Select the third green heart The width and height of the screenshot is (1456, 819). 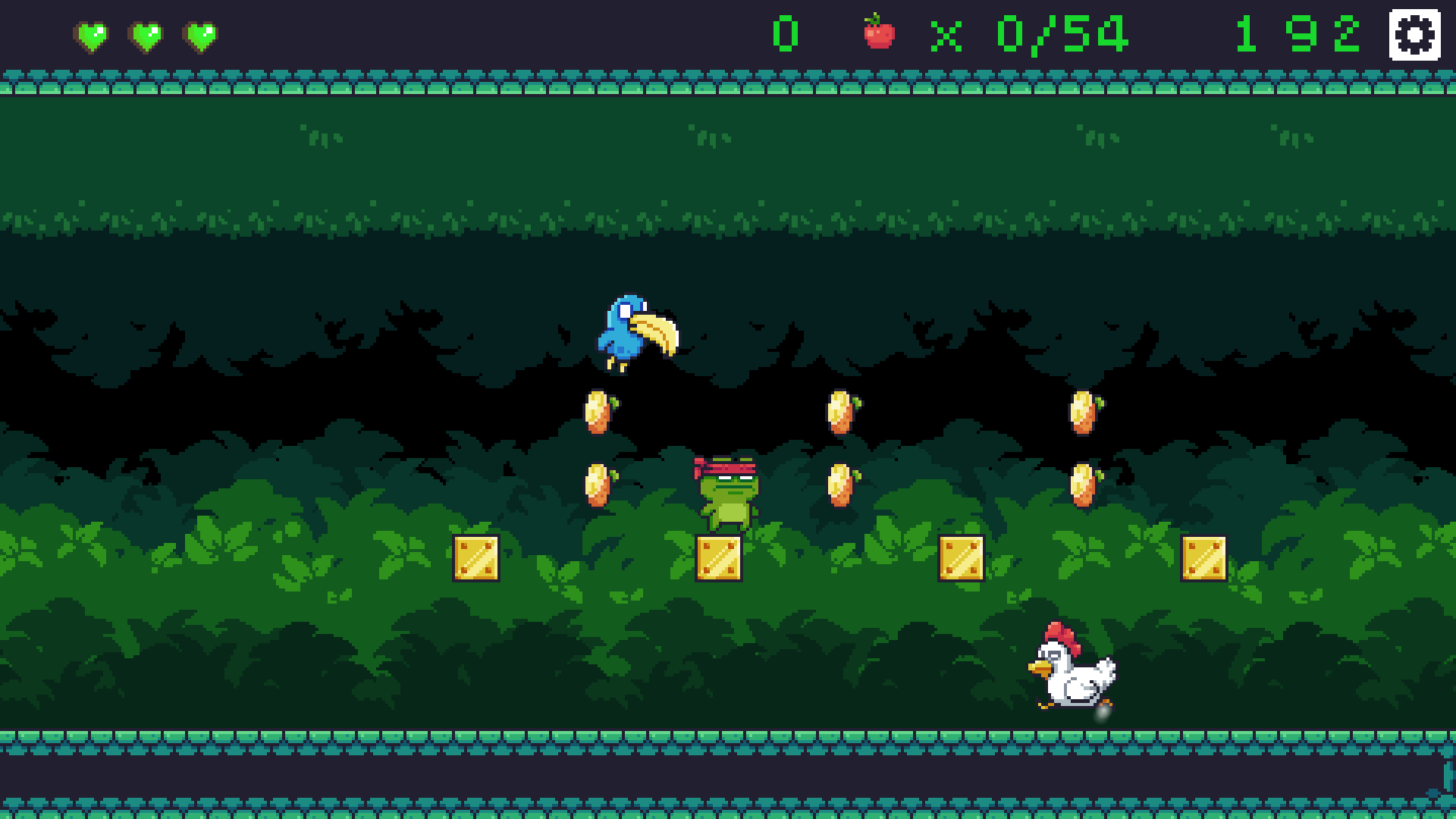click(200, 34)
